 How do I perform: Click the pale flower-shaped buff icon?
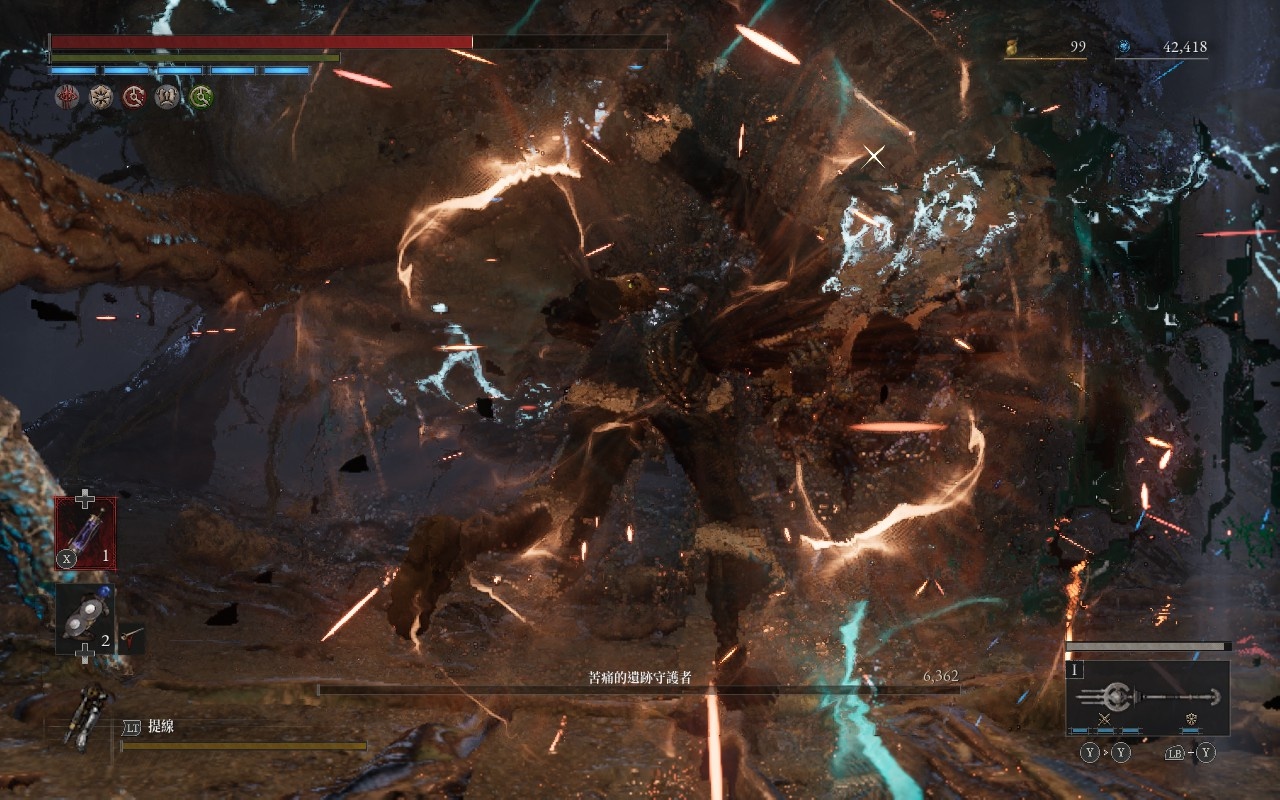coord(100,96)
